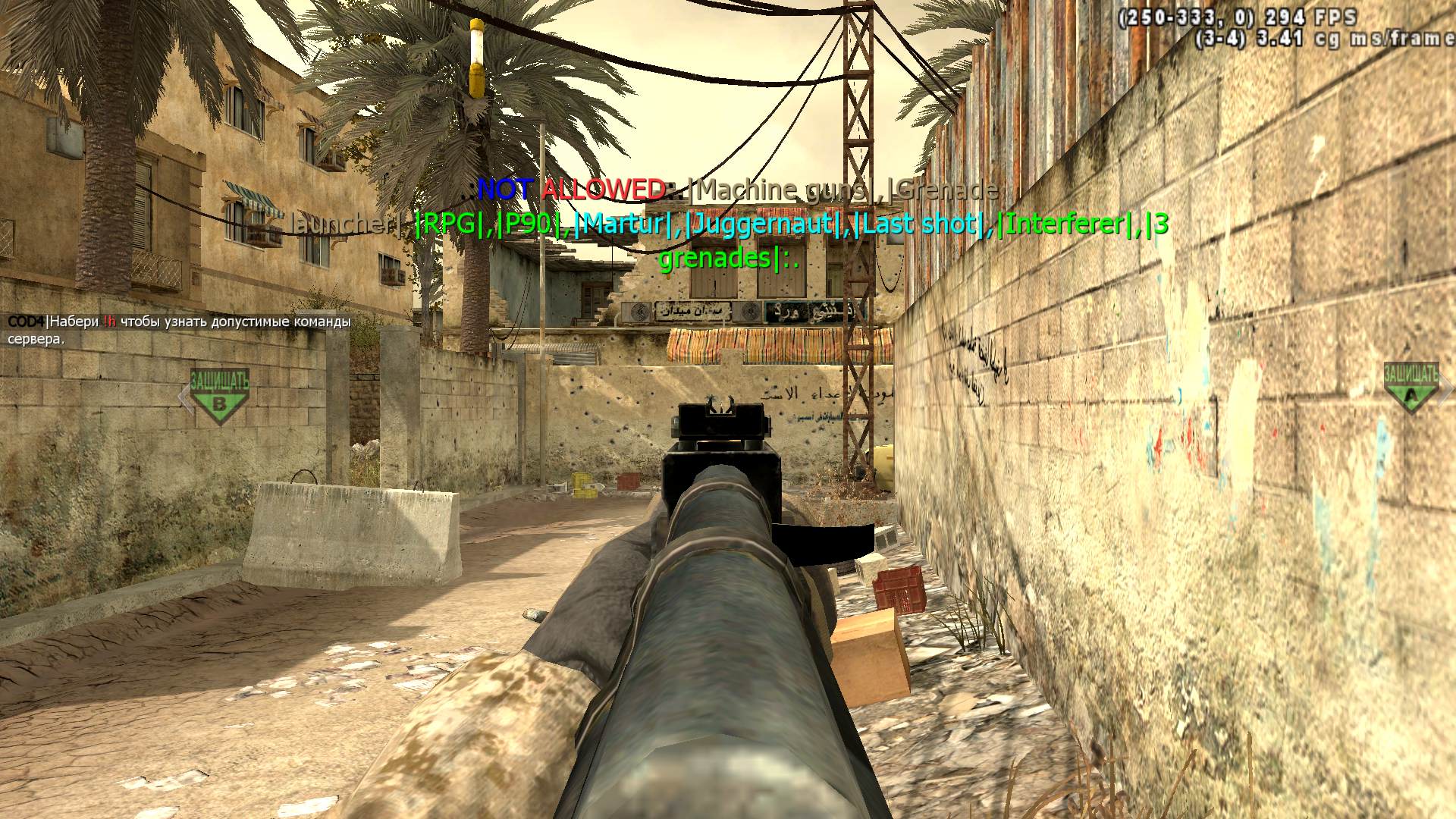The width and height of the screenshot is (1456, 819).
Task: Select the Defend B objective marker
Action: pos(219,395)
